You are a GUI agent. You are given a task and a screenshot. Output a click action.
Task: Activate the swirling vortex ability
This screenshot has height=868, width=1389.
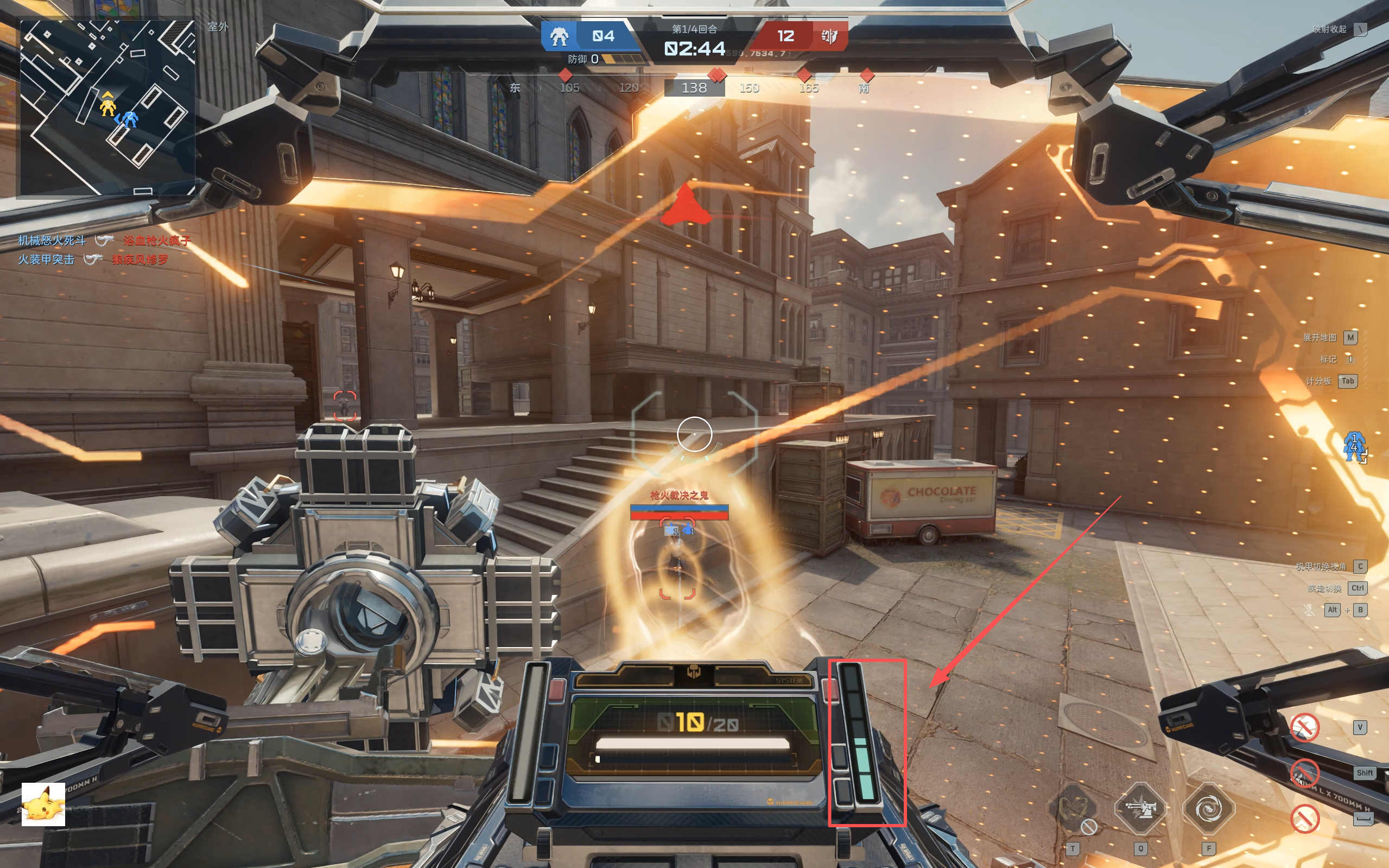[x=1208, y=809]
